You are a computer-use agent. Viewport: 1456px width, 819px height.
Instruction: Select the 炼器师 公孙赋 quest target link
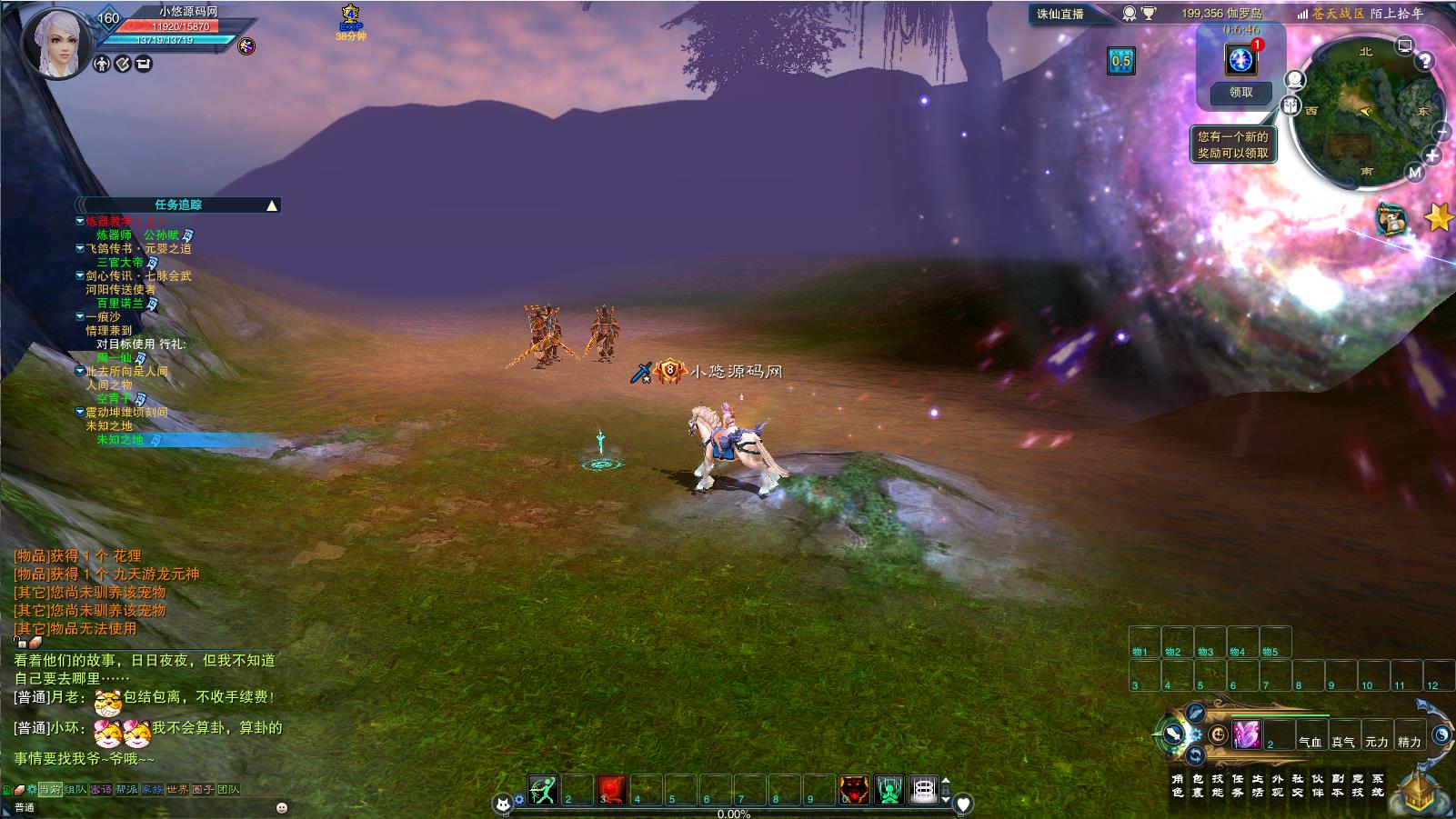pos(138,235)
